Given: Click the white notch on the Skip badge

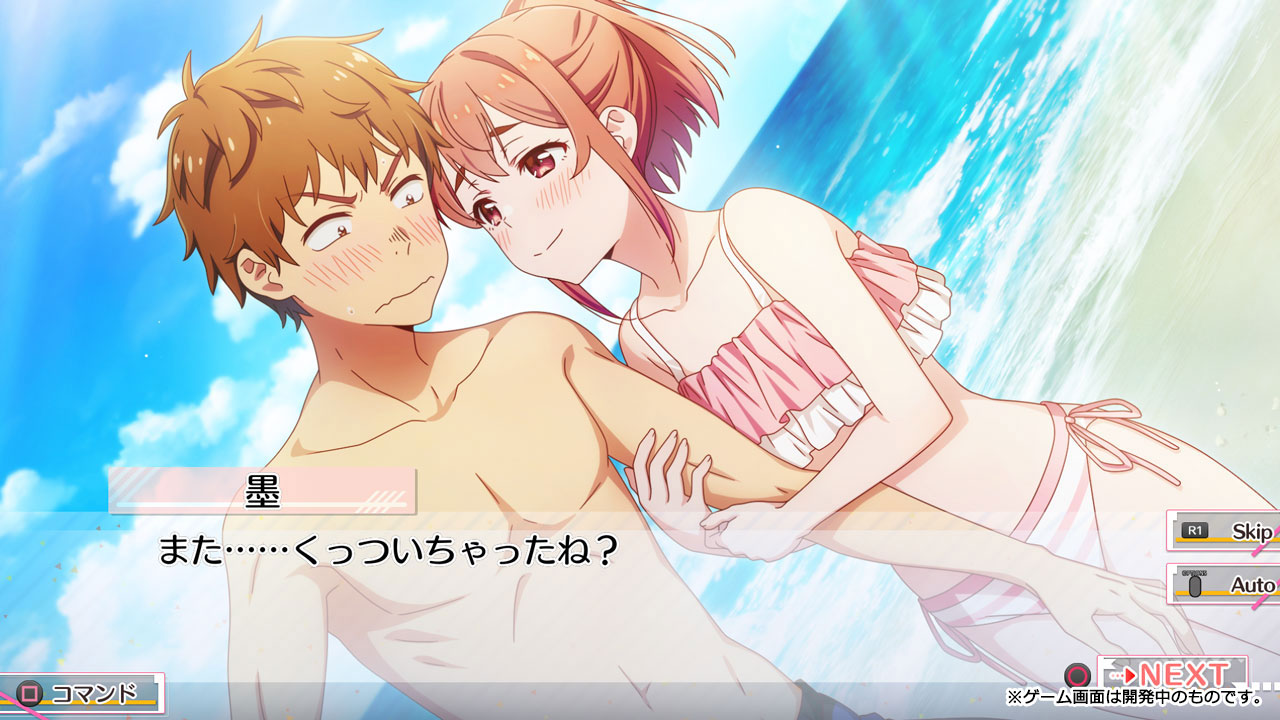Looking at the screenshot, I should coord(1176,517).
